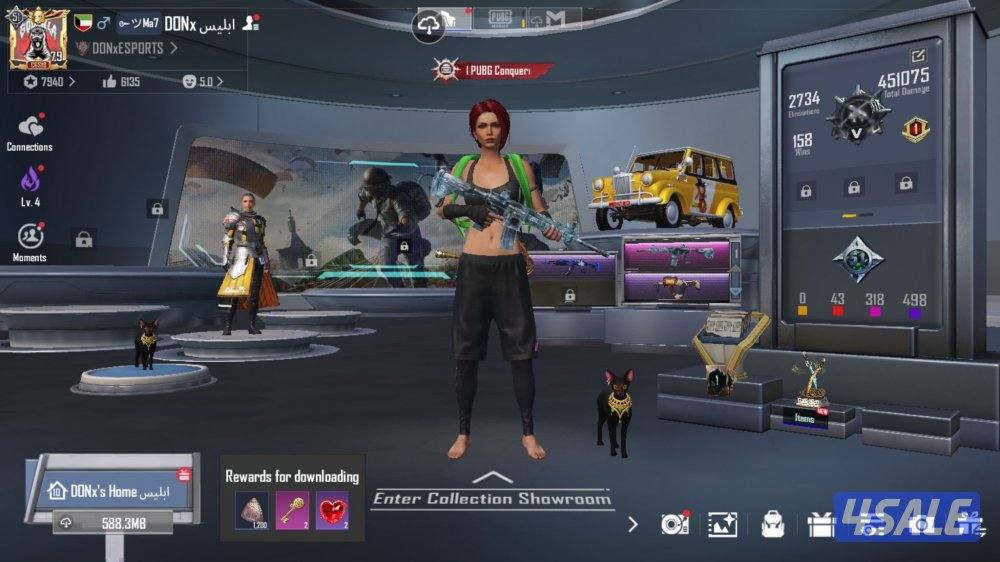Open DONx's Home sign
The image size is (1000, 562).
pos(110,491)
